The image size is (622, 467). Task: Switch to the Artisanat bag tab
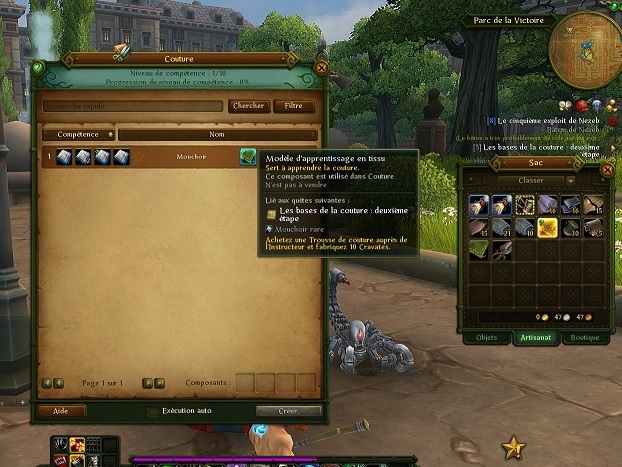point(534,338)
